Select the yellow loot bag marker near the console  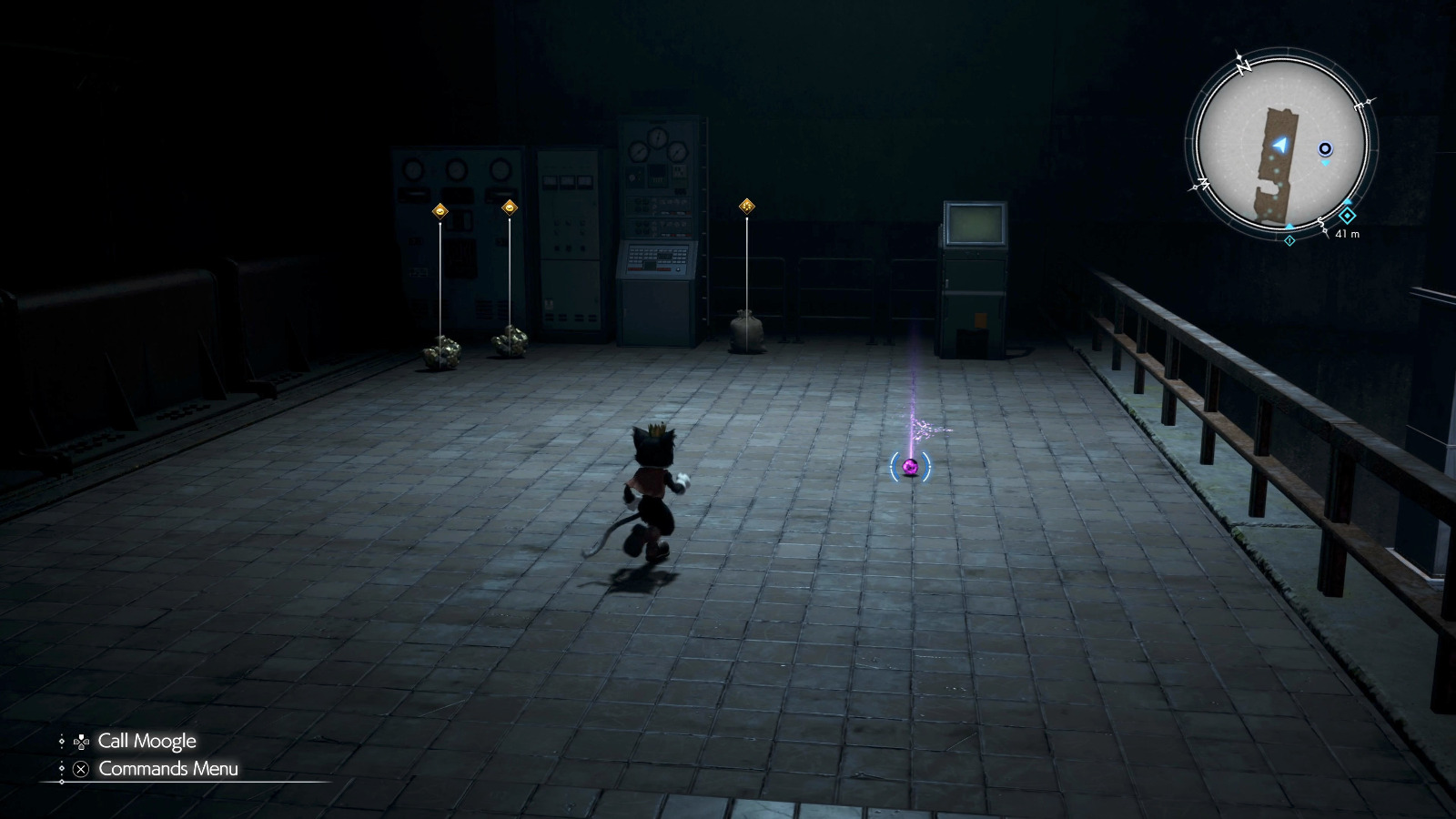tap(746, 206)
